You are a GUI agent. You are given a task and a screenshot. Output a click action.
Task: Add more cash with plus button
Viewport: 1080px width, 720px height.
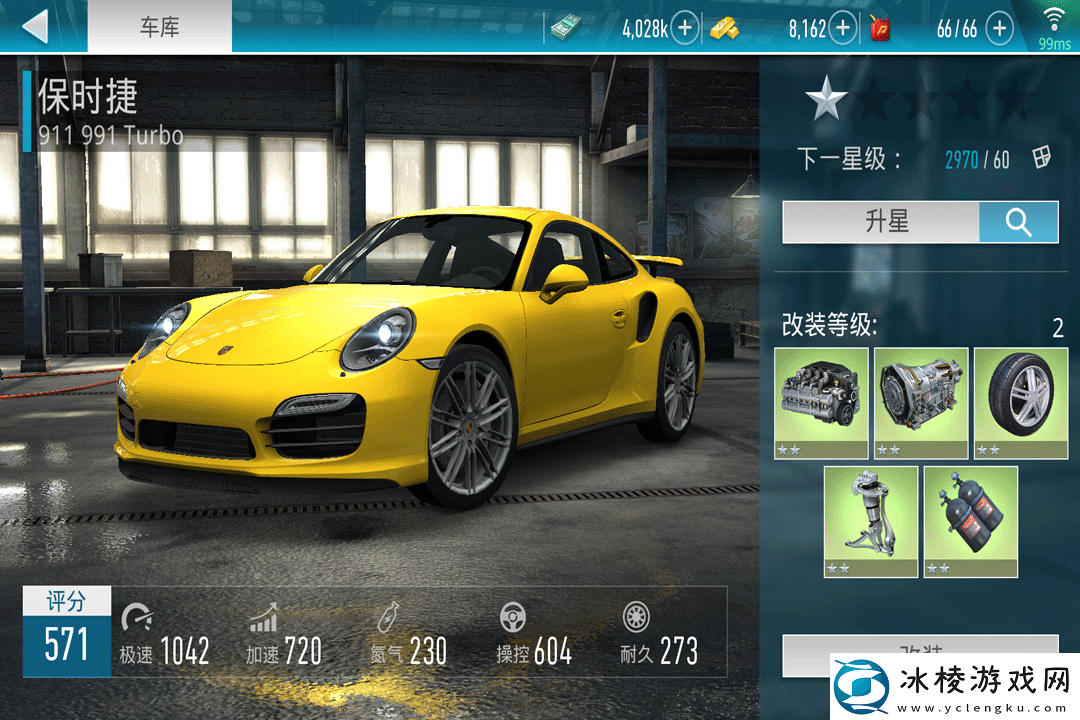pyautogui.click(x=684, y=28)
